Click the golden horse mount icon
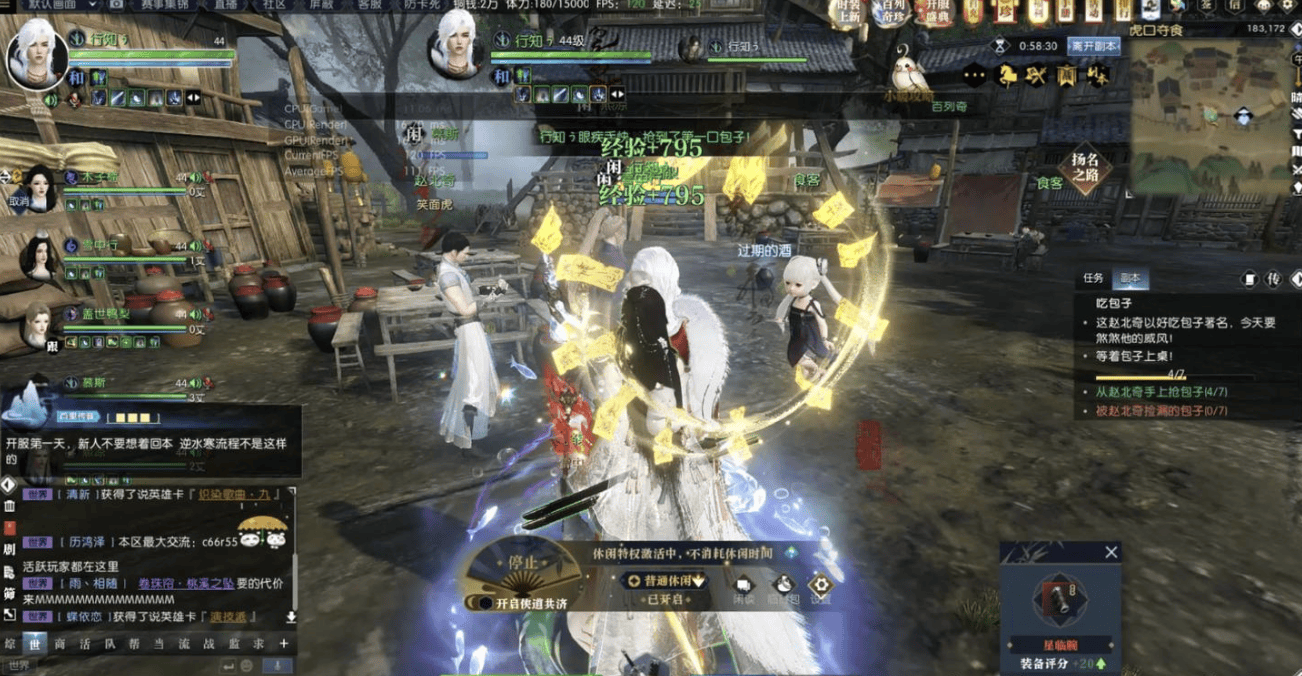 1006,75
